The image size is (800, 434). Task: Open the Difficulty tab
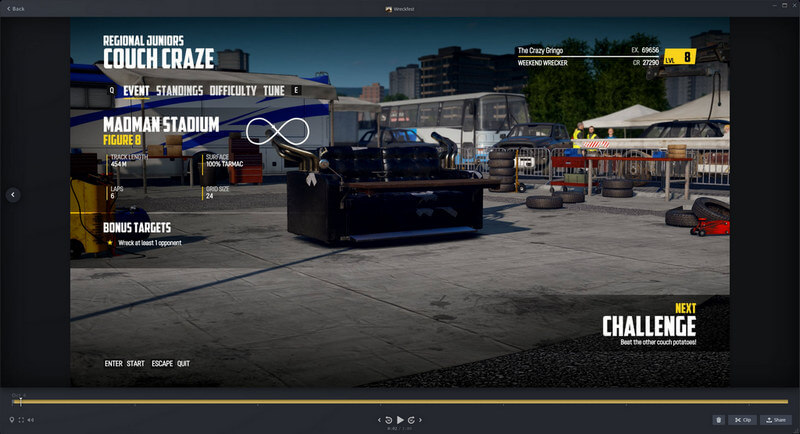pos(232,91)
